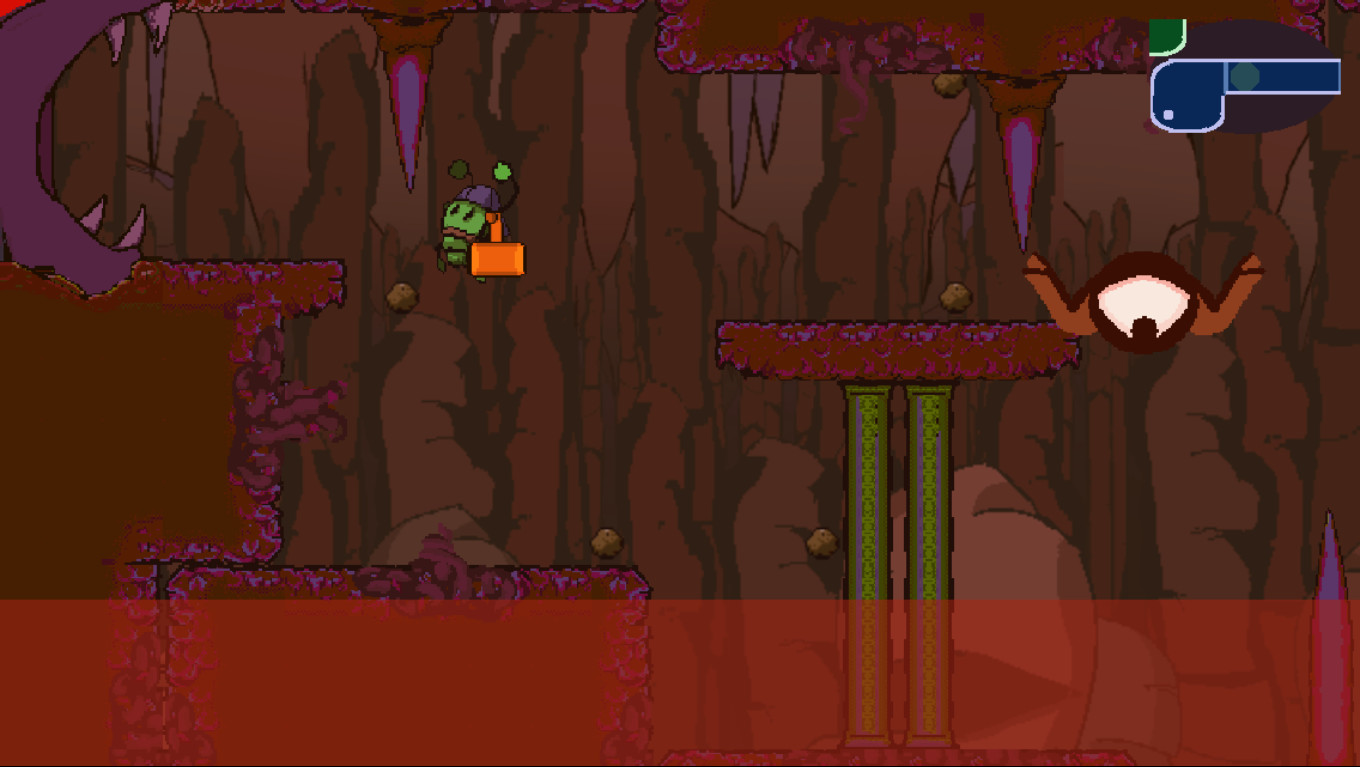
Task: Click the small rock below the hero
Action: click(401, 297)
